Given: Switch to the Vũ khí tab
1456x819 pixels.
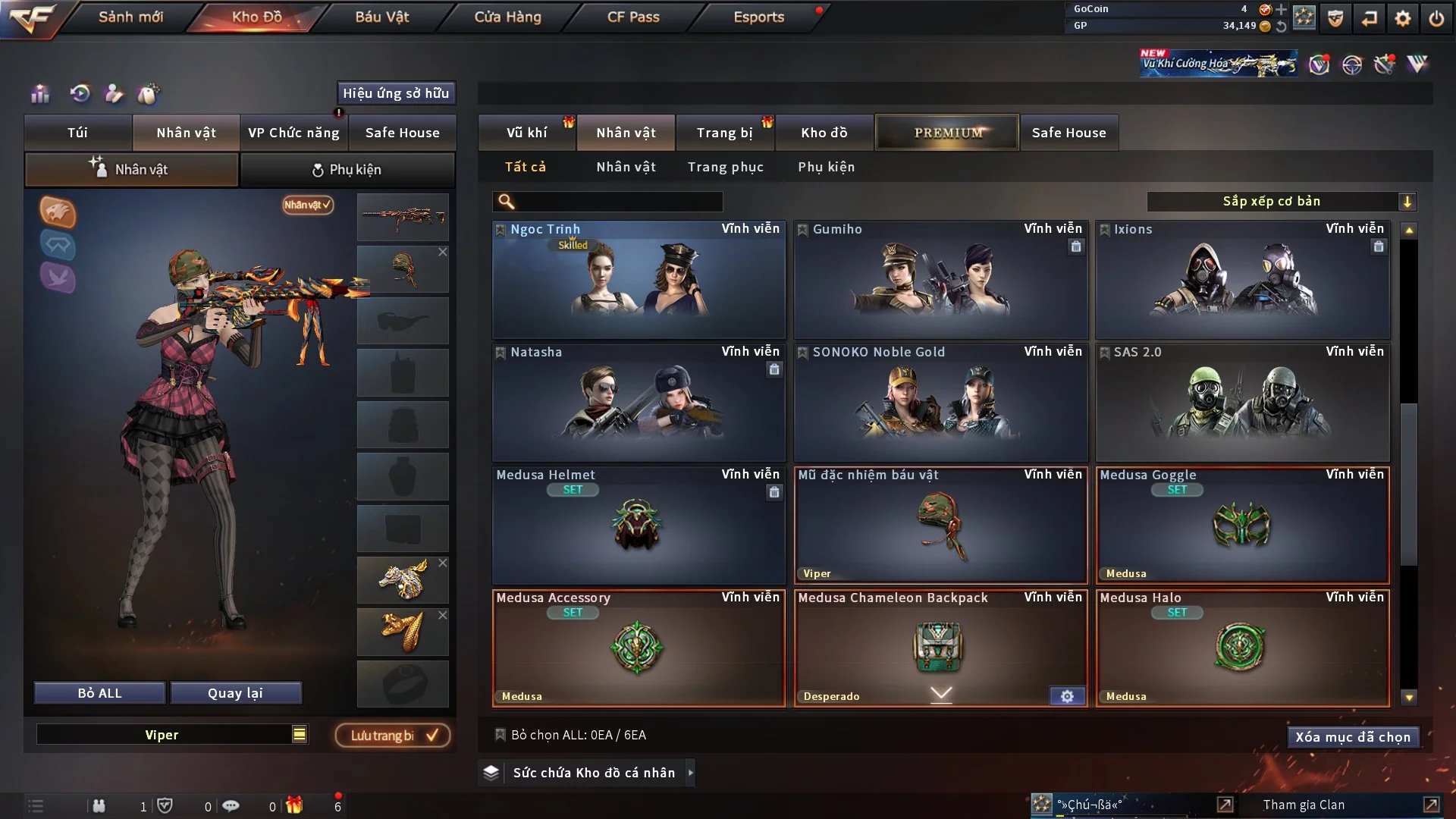Looking at the screenshot, I should coord(526,133).
